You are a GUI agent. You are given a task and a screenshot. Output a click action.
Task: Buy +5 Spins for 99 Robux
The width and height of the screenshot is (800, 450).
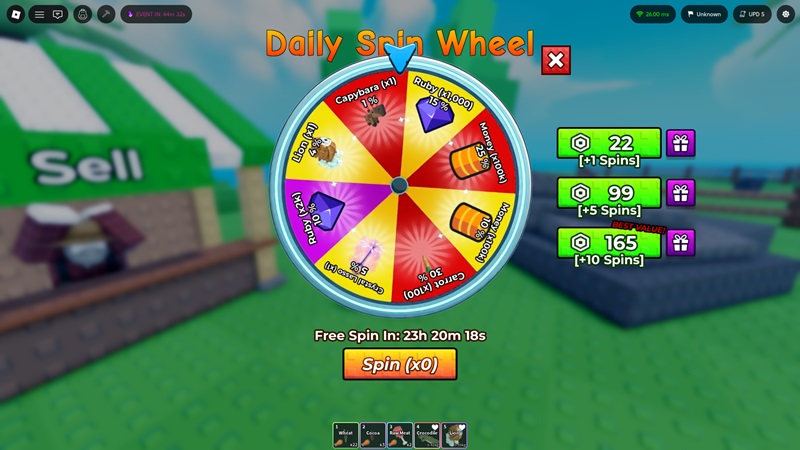pos(609,192)
